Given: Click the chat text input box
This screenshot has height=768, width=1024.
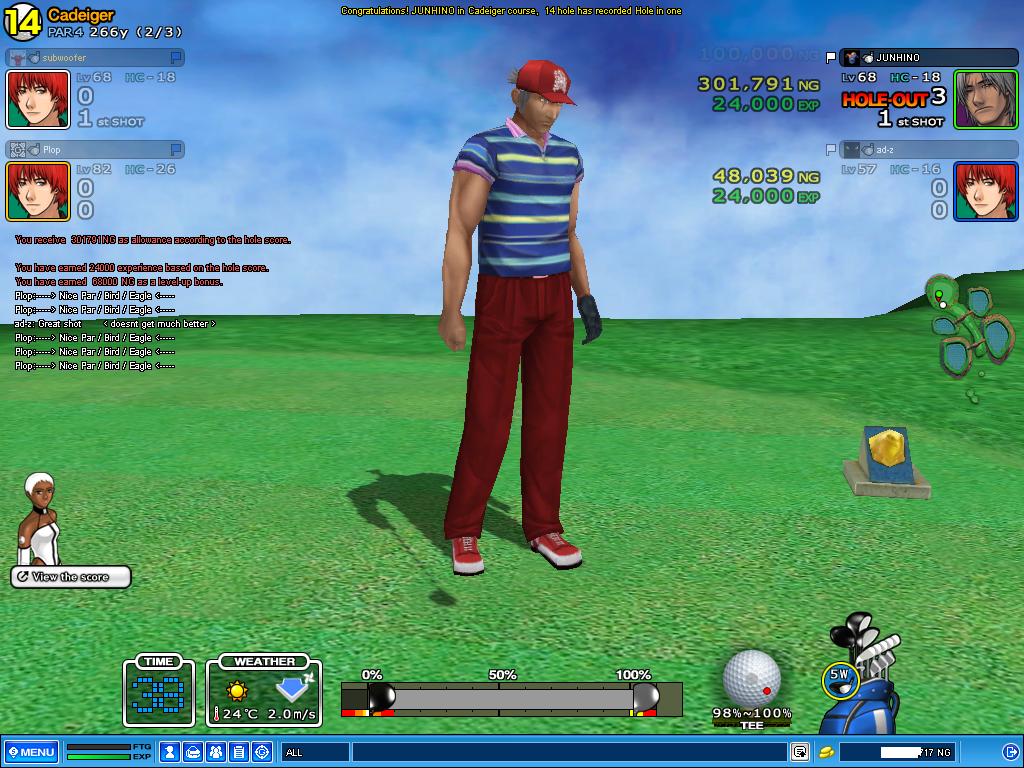Looking at the screenshot, I should (x=568, y=752).
